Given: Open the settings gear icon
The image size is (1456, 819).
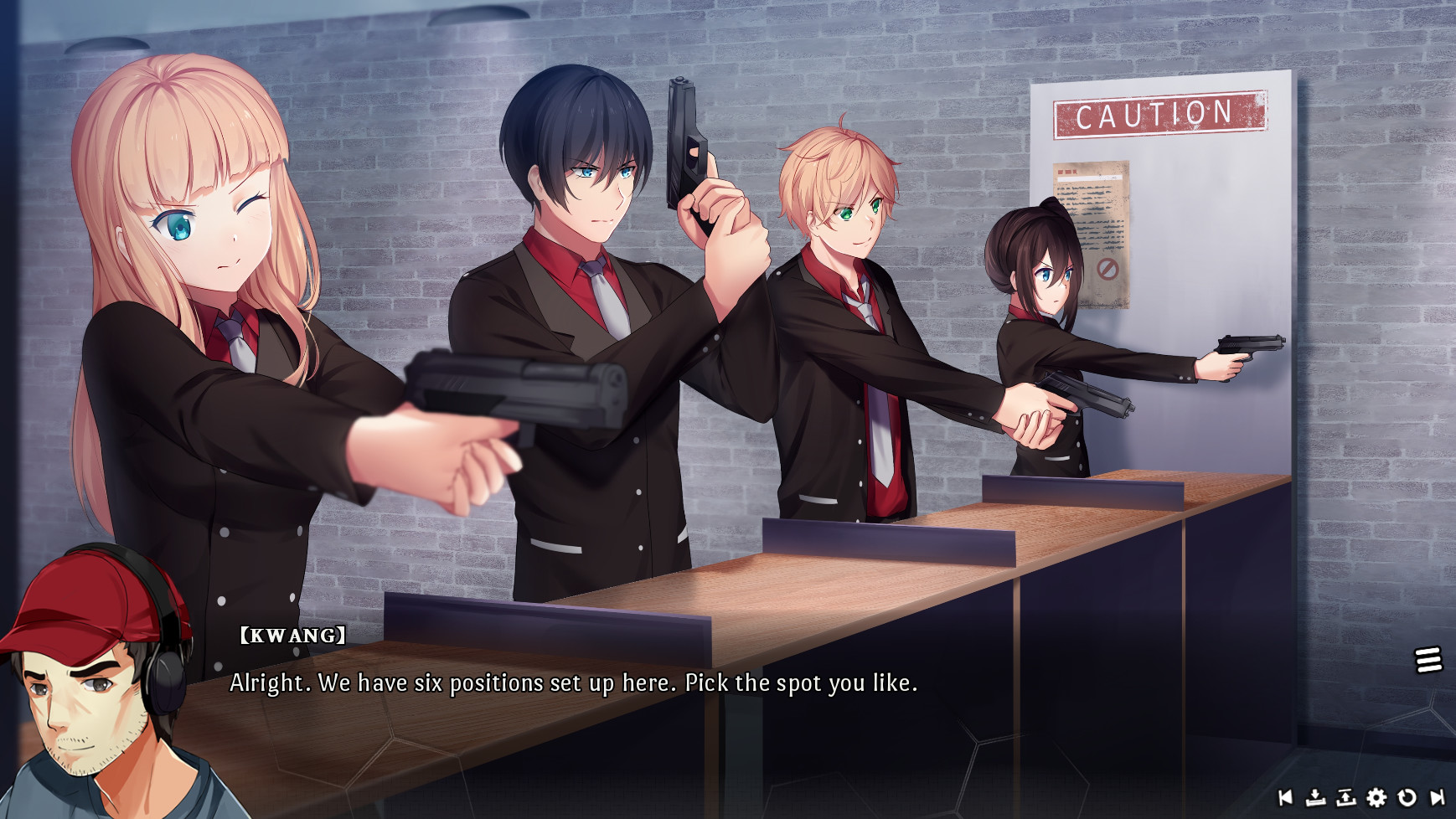Looking at the screenshot, I should click(x=1376, y=798).
